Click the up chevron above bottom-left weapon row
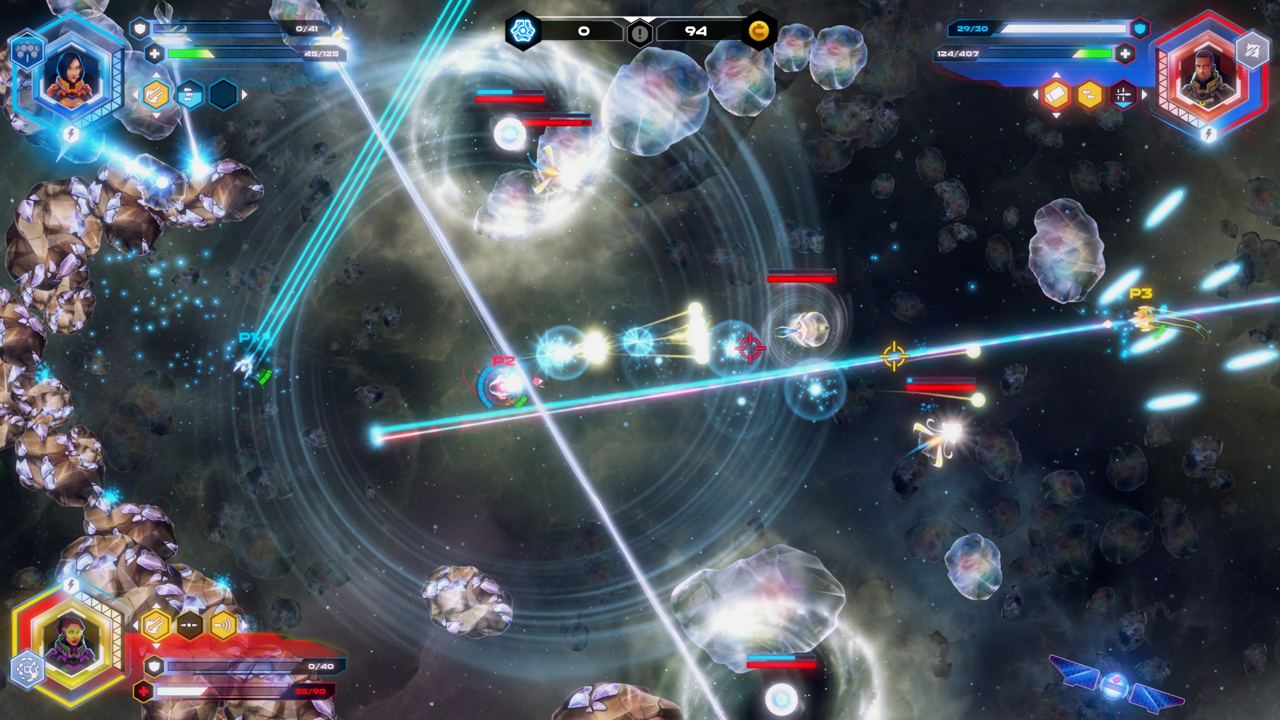 pos(157,605)
